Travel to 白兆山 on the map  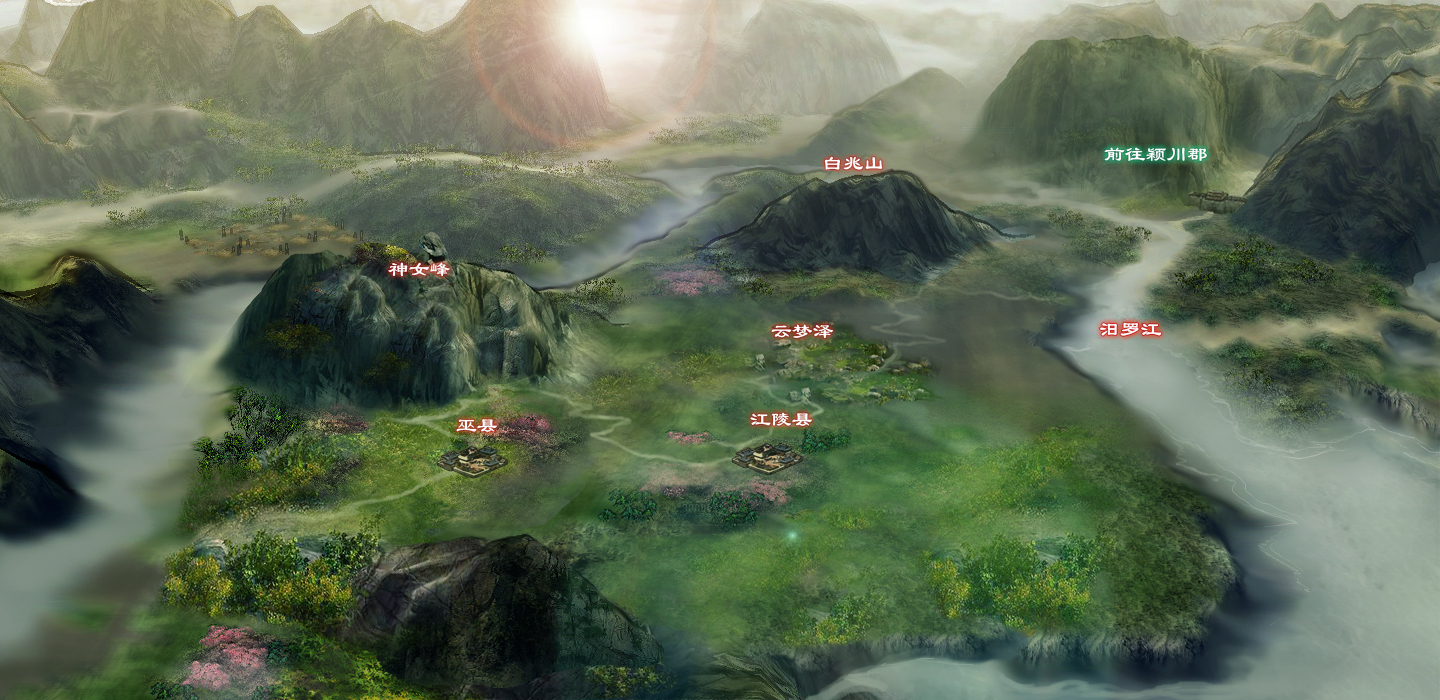[853, 163]
